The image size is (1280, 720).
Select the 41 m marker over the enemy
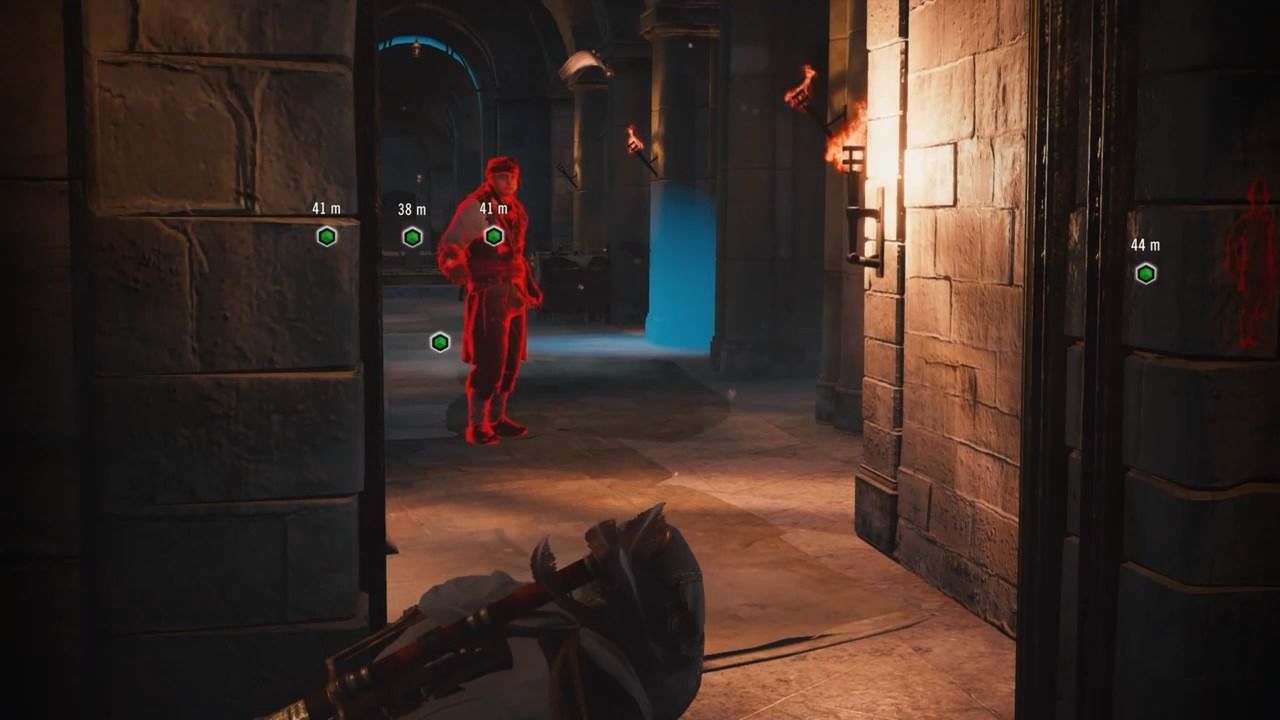pyautogui.click(x=493, y=235)
